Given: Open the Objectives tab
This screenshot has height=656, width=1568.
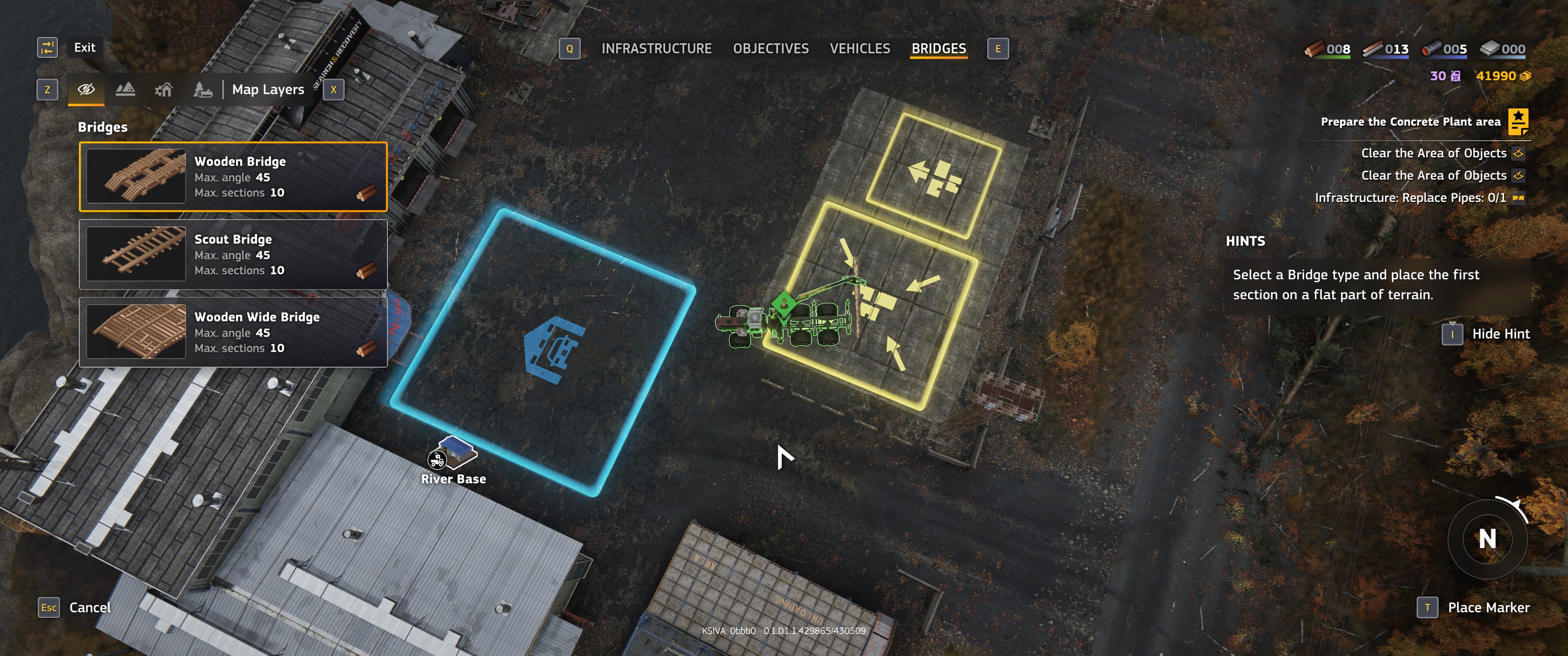Looking at the screenshot, I should click(x=771, y=49).
